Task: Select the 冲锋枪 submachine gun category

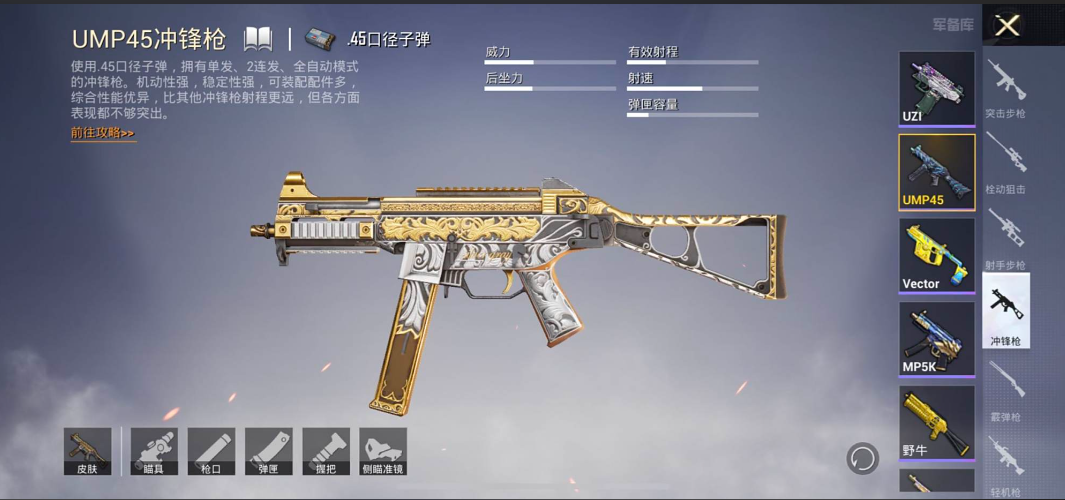Action: [1005, 312]
